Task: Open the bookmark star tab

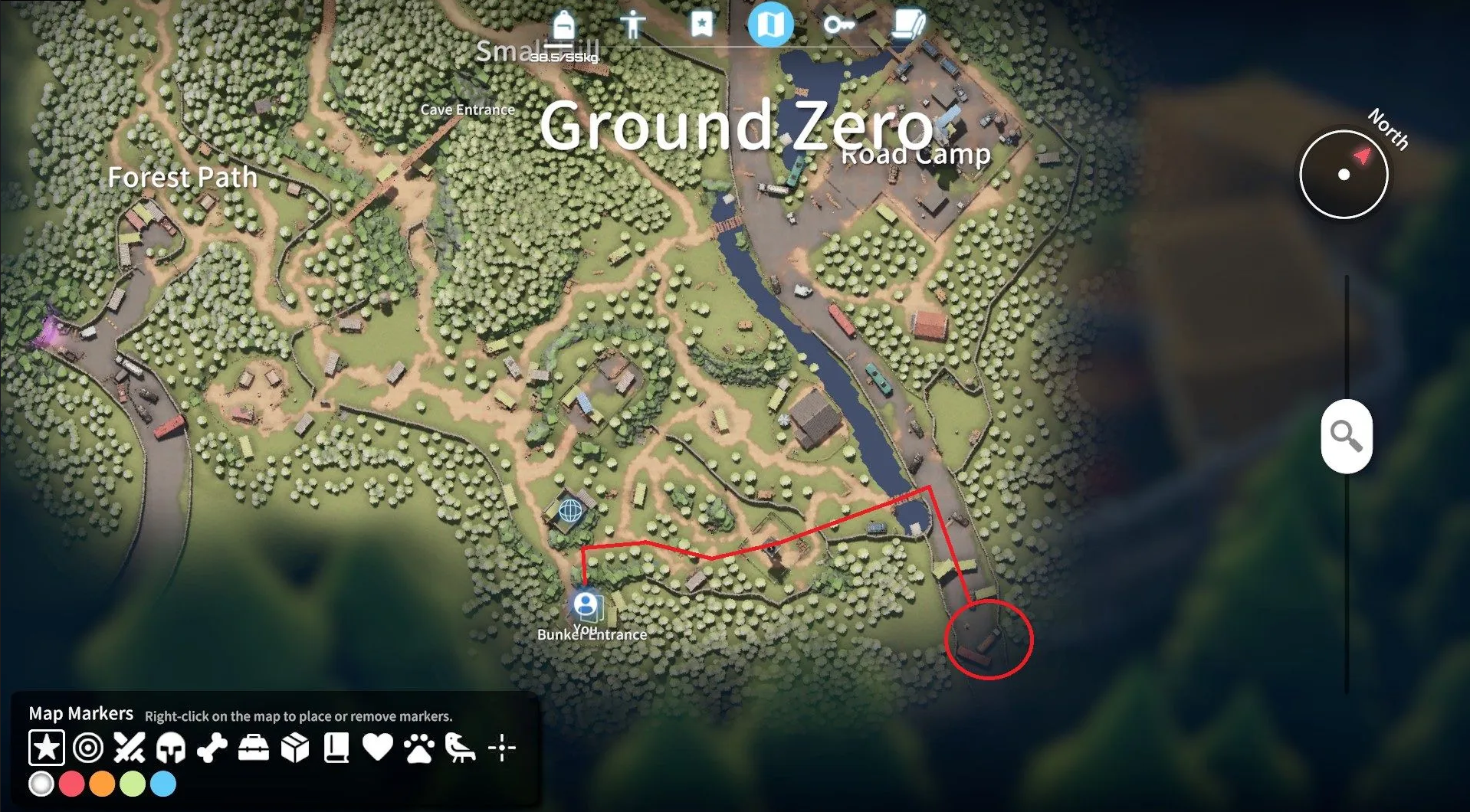Action: tap(701, 25)
